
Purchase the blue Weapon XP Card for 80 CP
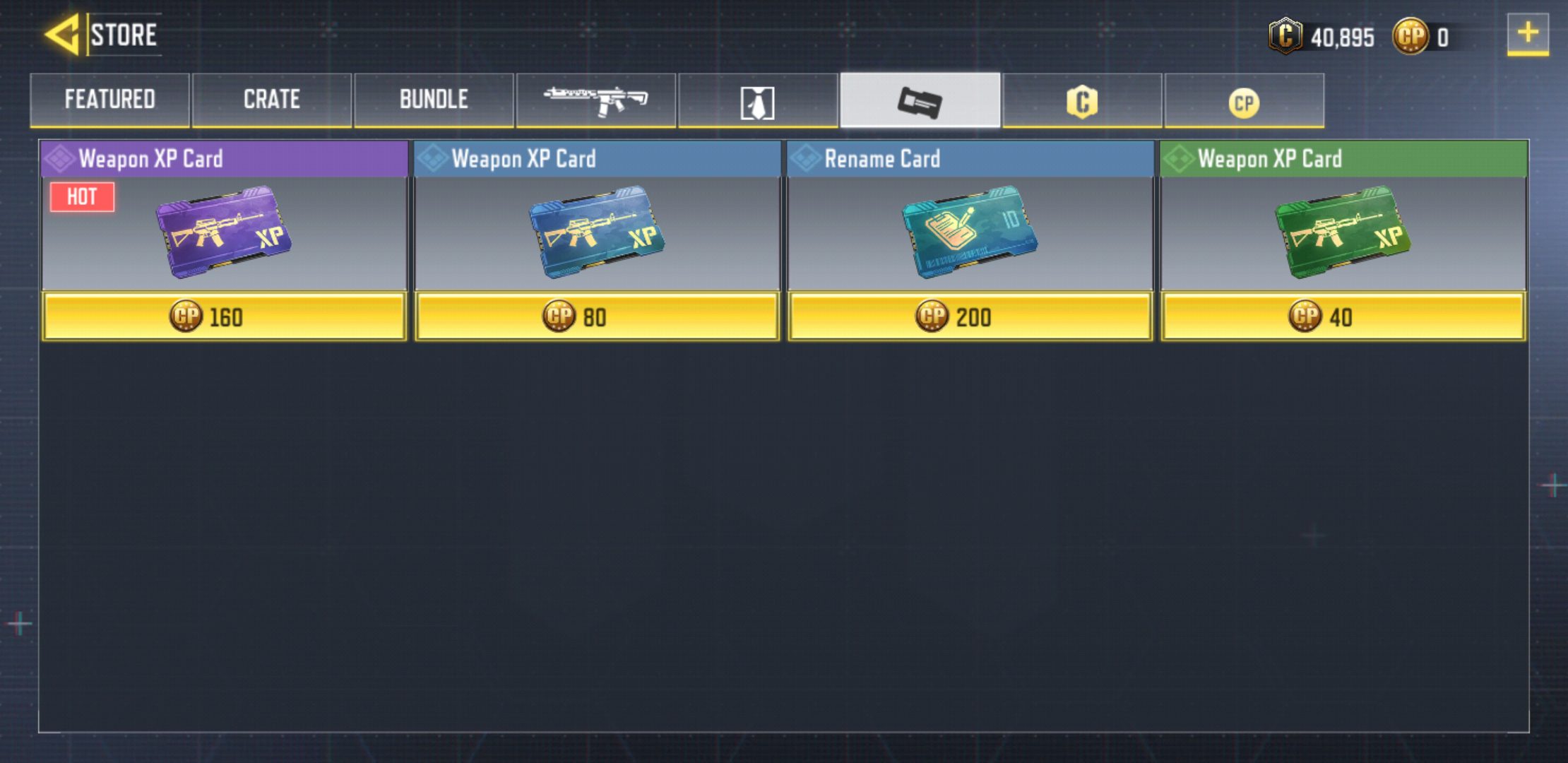coord(597,318)
